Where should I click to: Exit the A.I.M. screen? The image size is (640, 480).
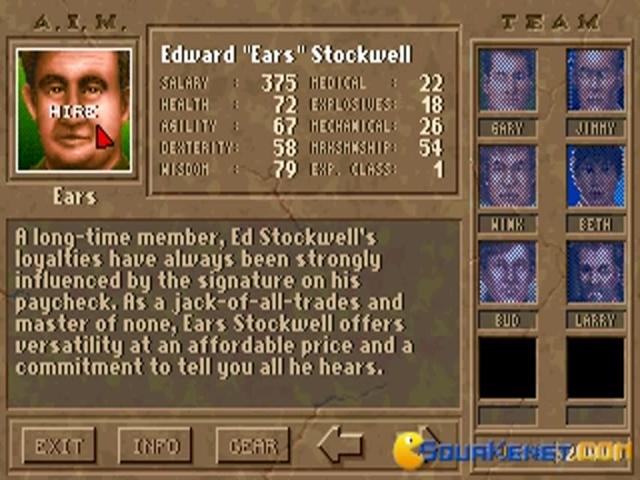click(x=58, y=445)
